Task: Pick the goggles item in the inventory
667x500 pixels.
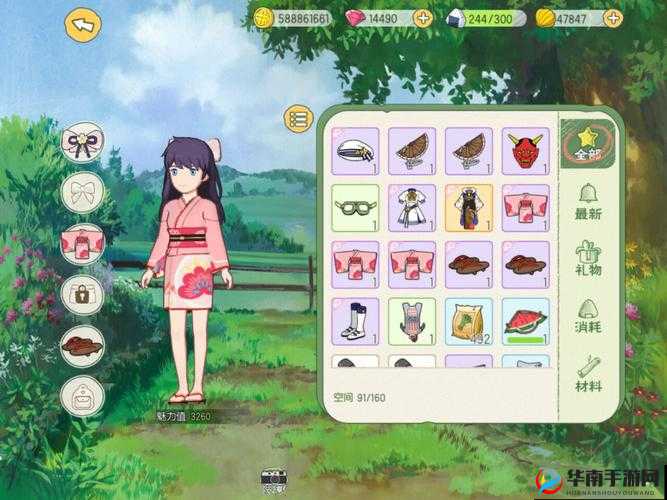Action: point(355,208)
